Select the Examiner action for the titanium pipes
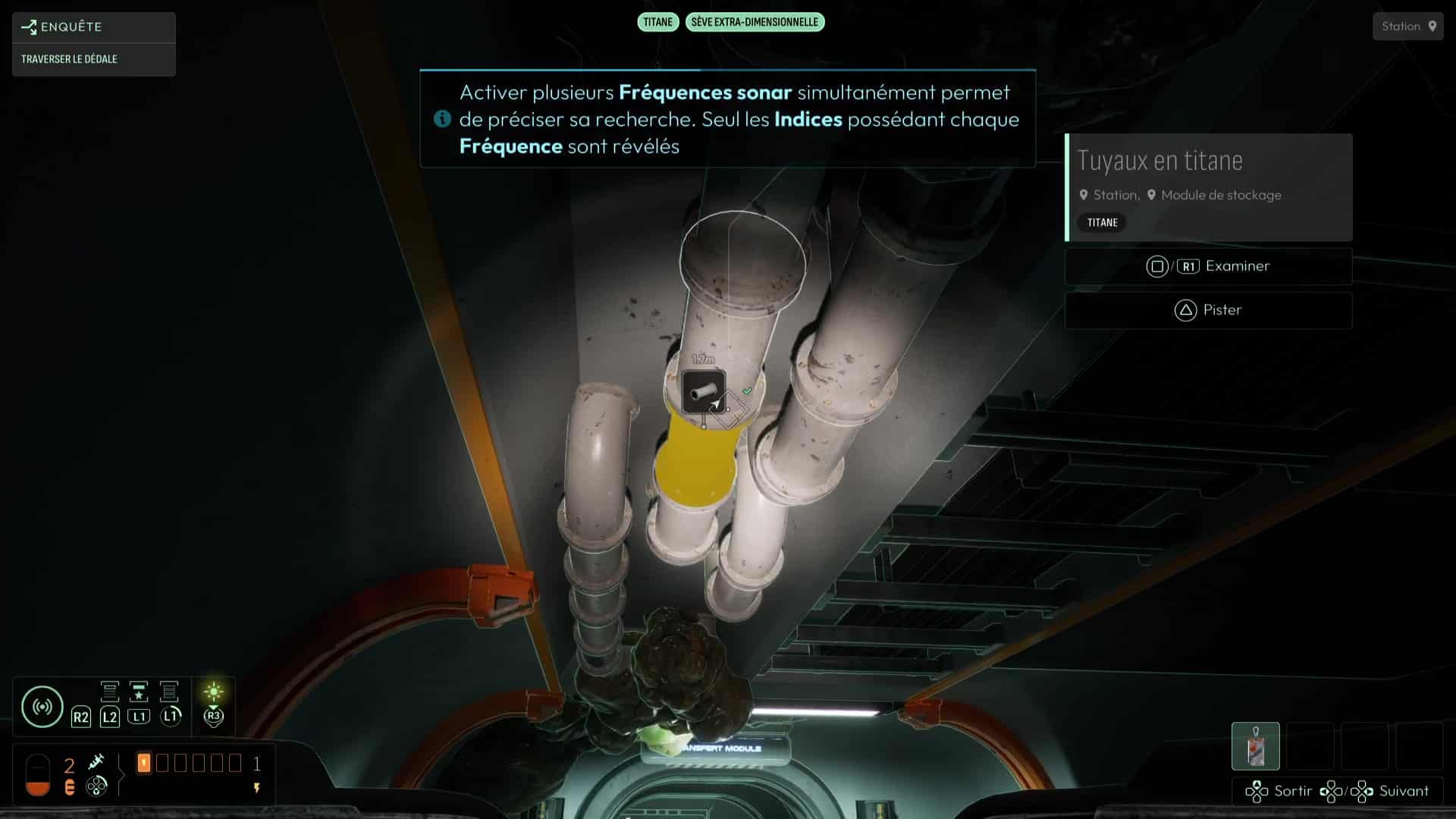Screen dimensions: 1456x819 [1208, 266]
